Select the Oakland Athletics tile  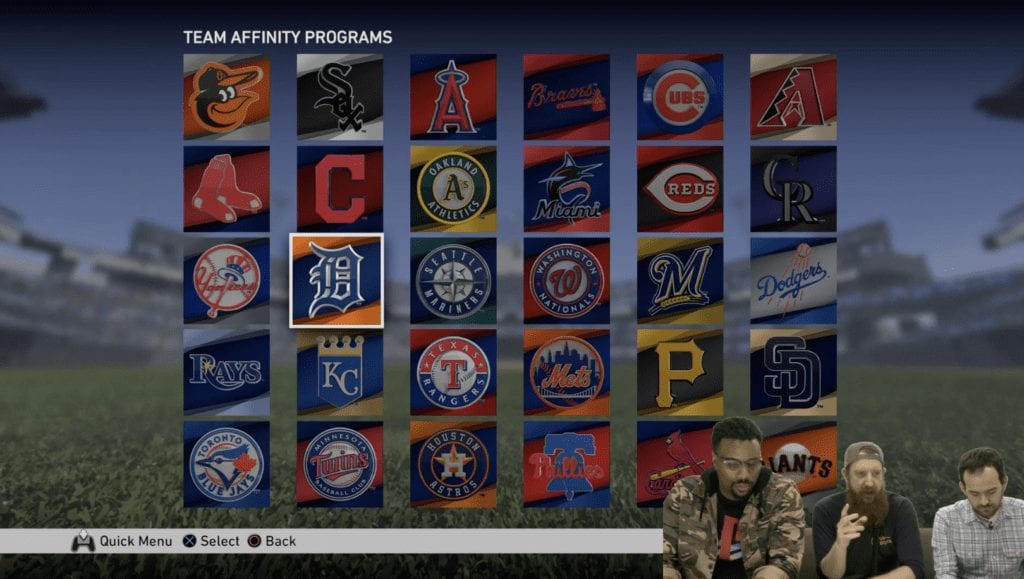[453, 189]
